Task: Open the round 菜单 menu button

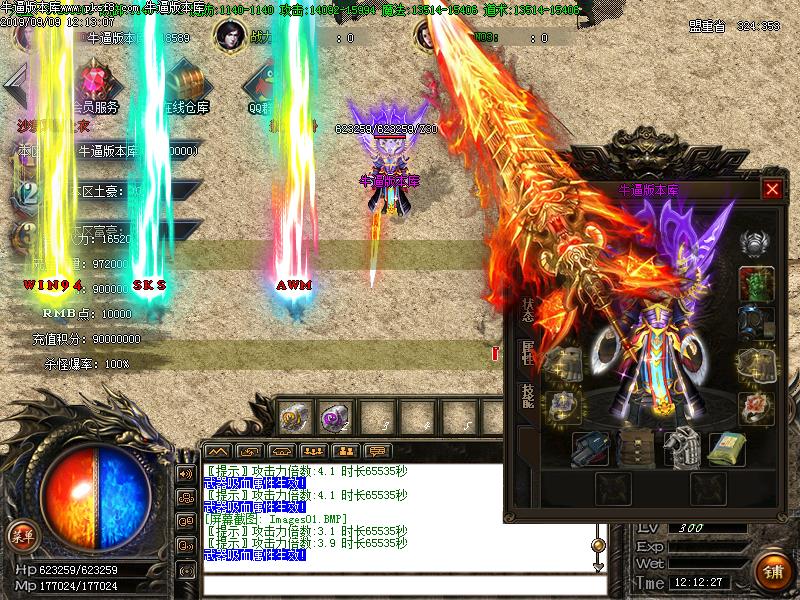Action: point(18,533)
